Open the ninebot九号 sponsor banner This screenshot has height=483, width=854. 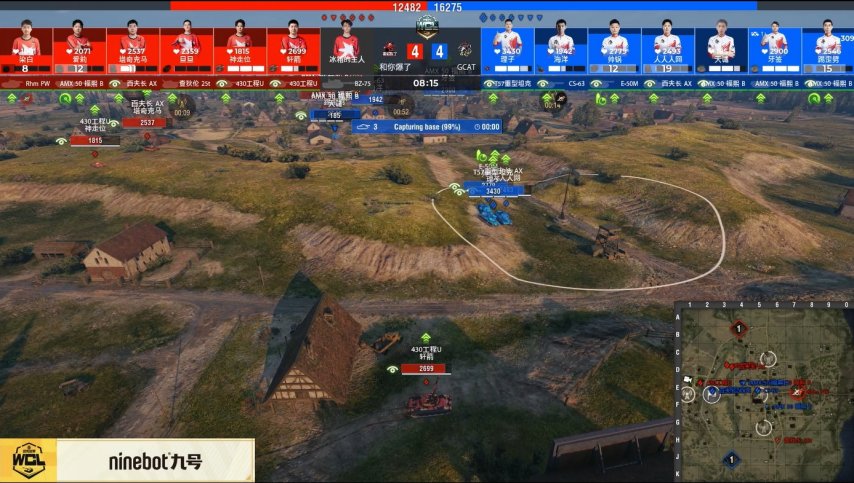155,462
